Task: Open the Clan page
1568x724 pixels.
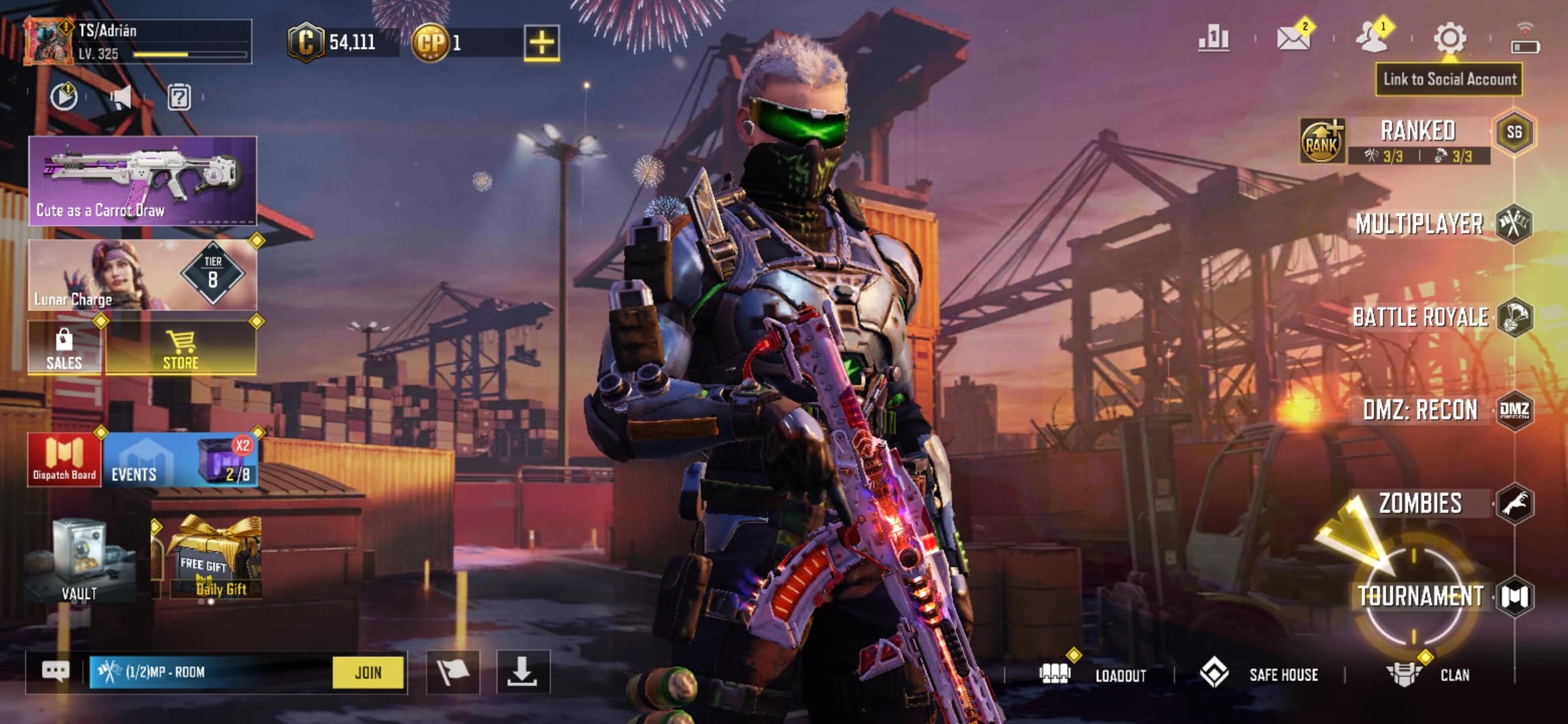Action: pyautogui.click(x=1429, y=674)
